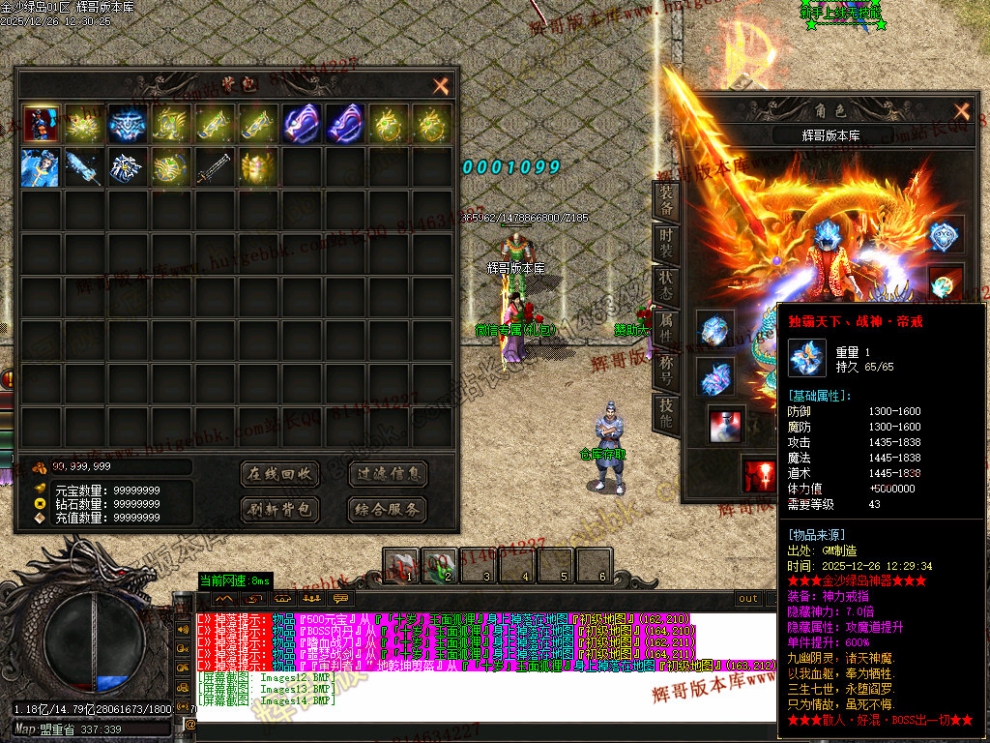Open 过滤信息 filter settings
The image size is (990, 743).
(388, 473)
